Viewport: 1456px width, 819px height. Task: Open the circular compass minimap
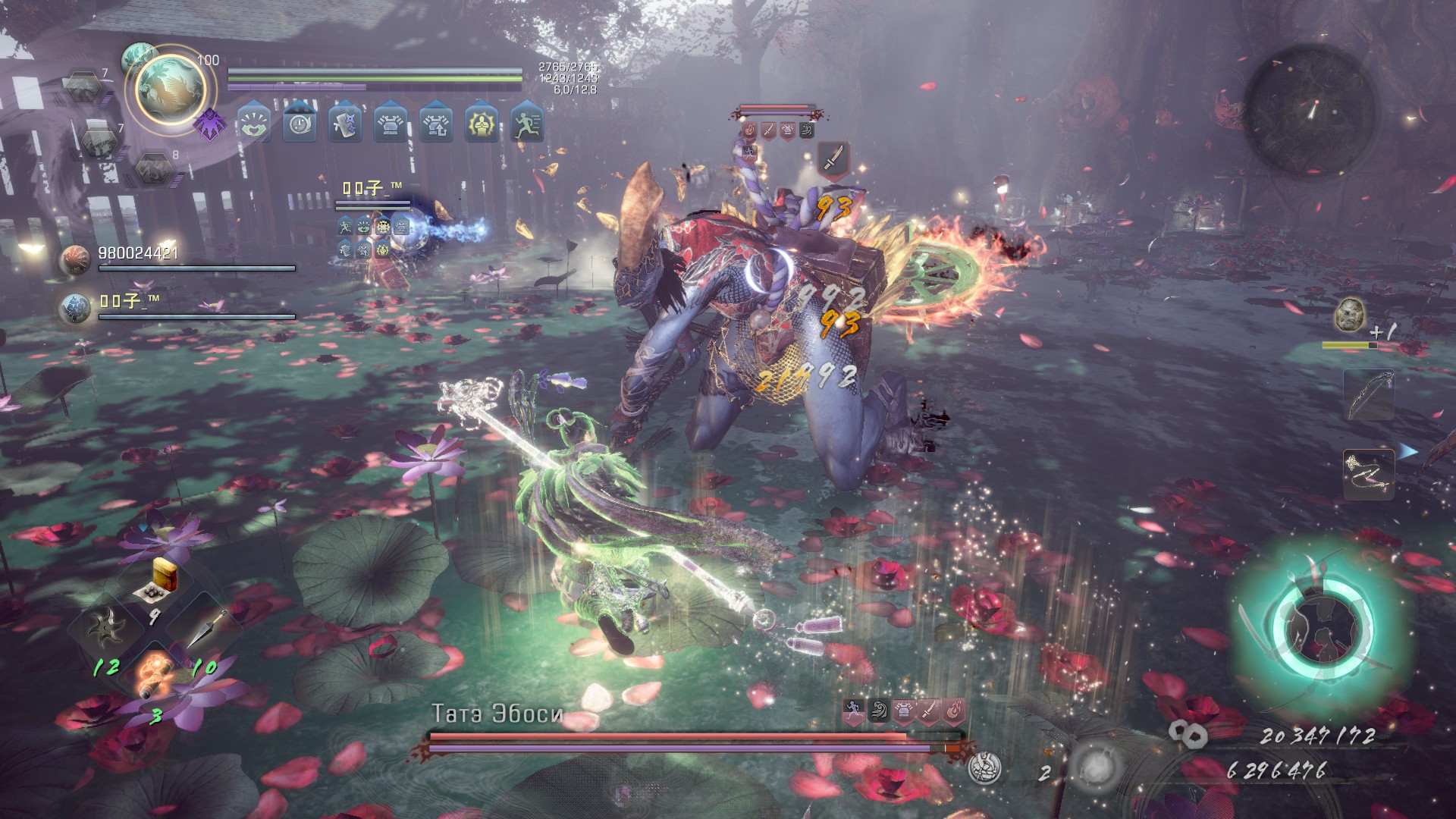click(x=1310, y=110)
